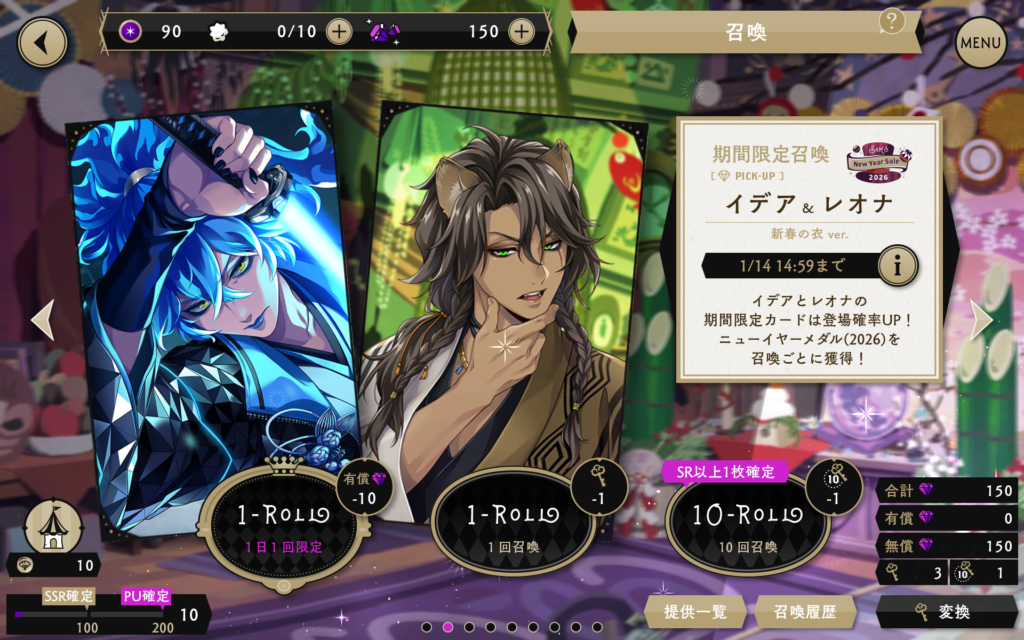Image resolution: width=1024 pixels, height=640 pixels.
Task: Open the MENU button
Action: [x=980, y=43]
